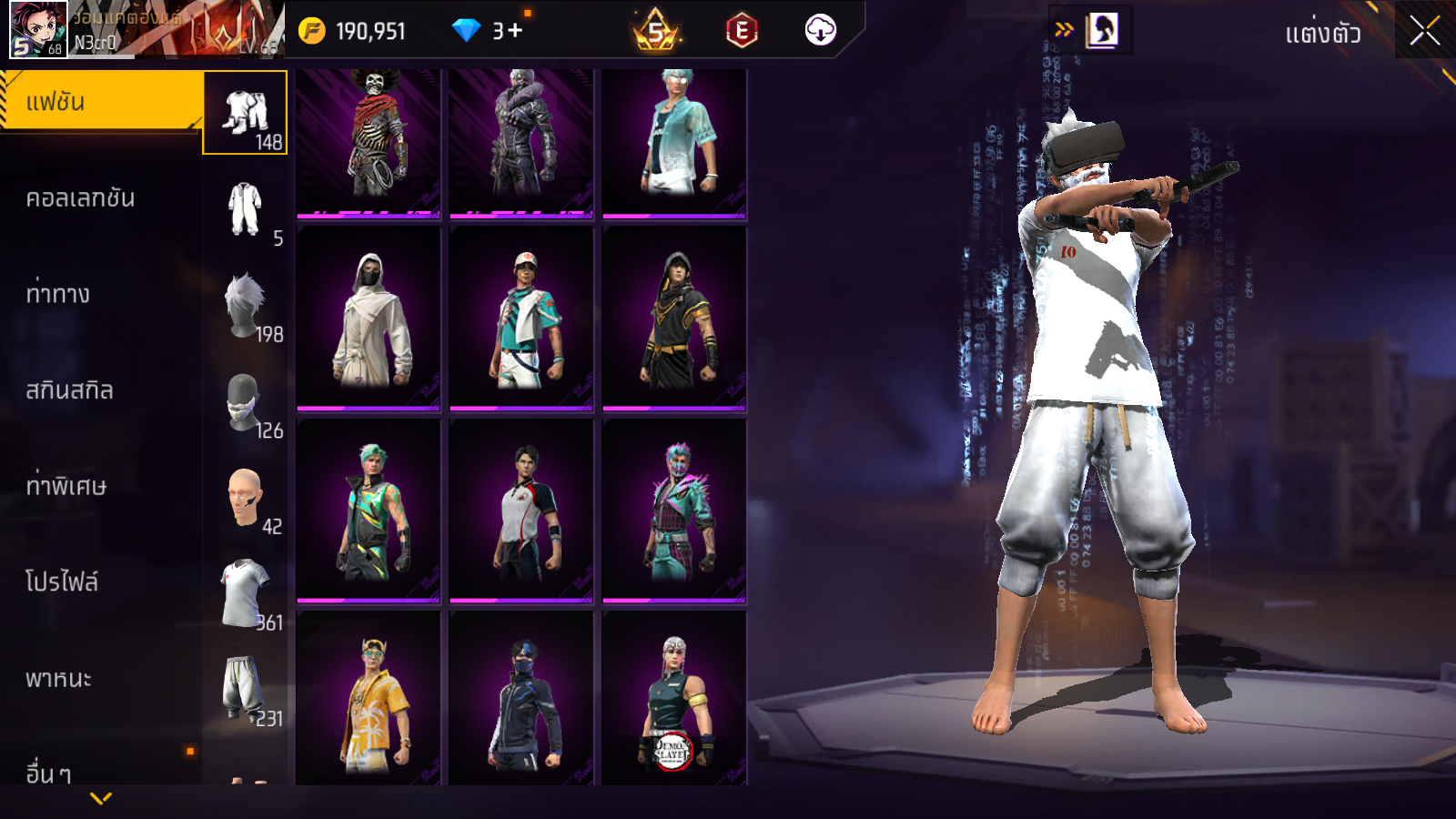This screenshot has width=1456, height=819.
Task: Open the สกินสกิล (Skill Skins) category
Action: (70, 390)
